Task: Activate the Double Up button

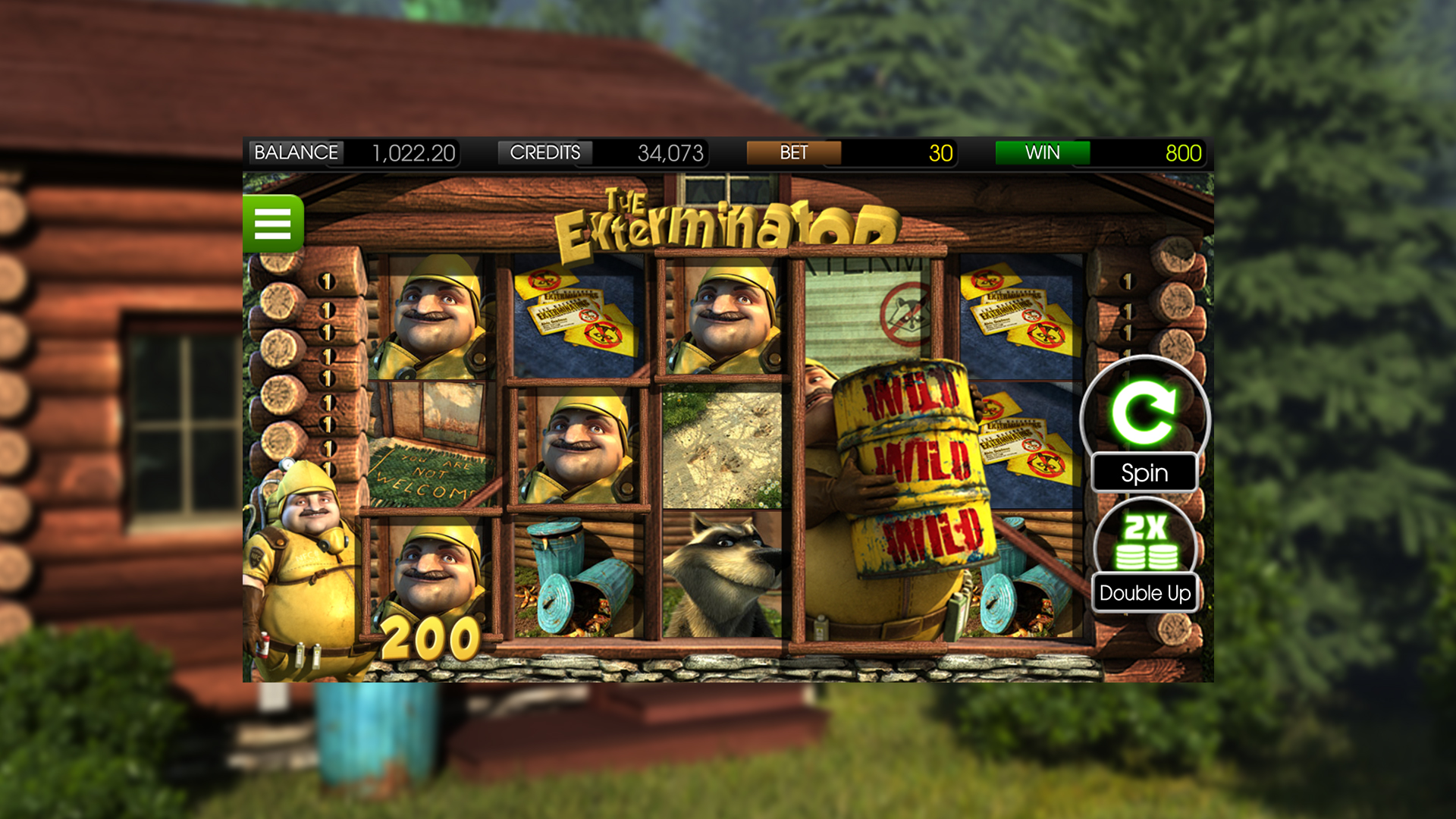Action: click(x=1144, y=594)
